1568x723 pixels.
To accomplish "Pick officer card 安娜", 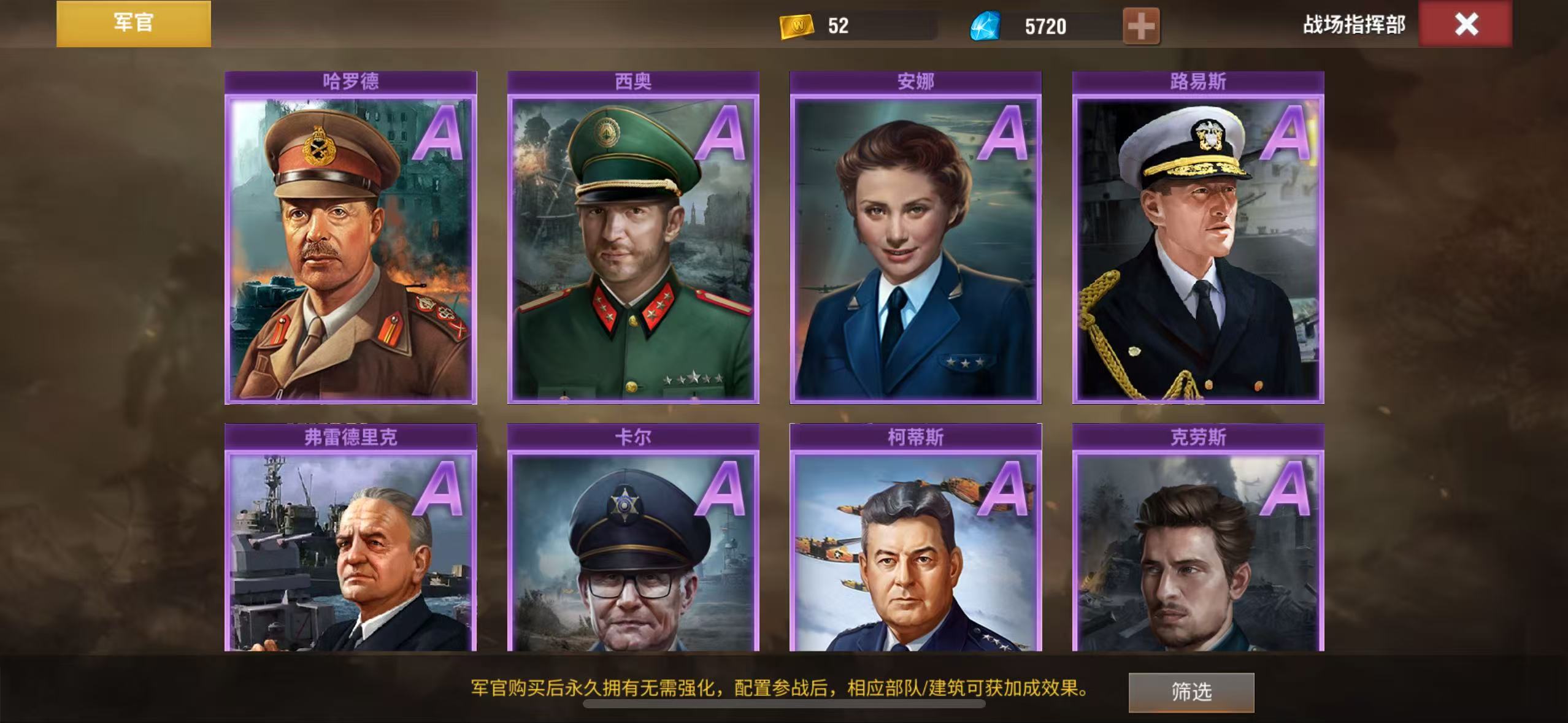I will click(915, 245).
